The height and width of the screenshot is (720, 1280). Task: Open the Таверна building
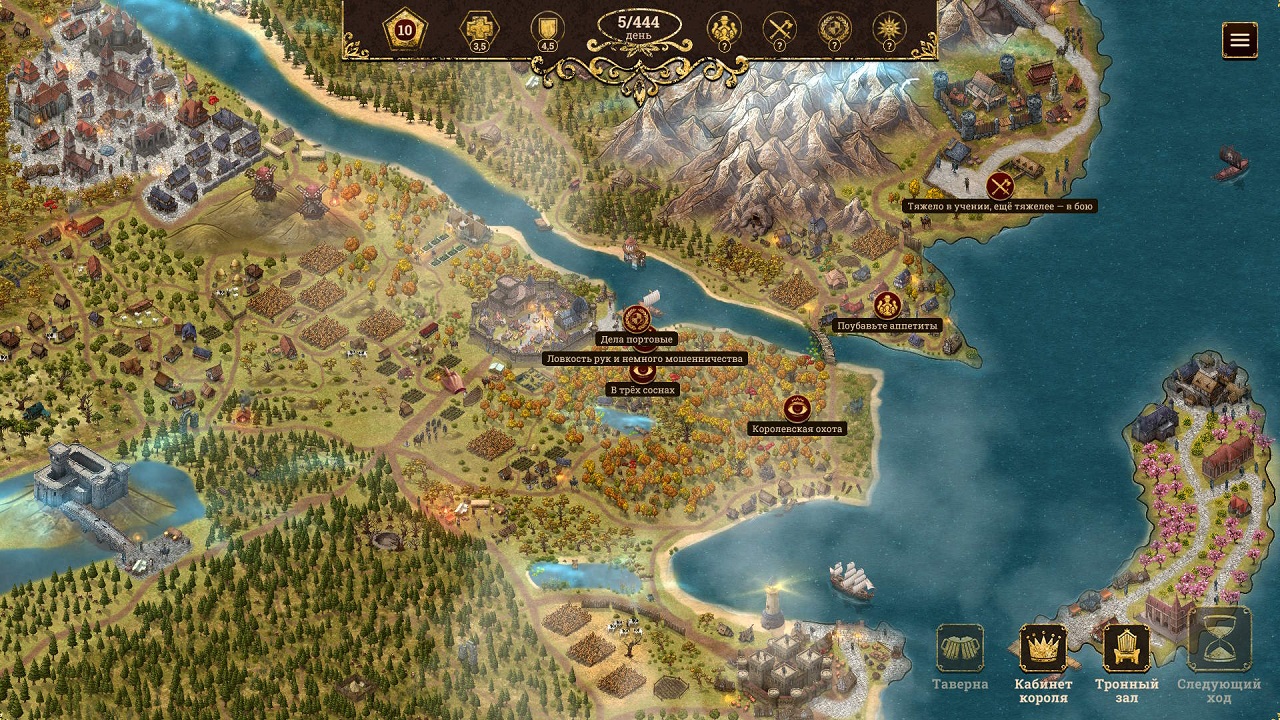point(960,649)
